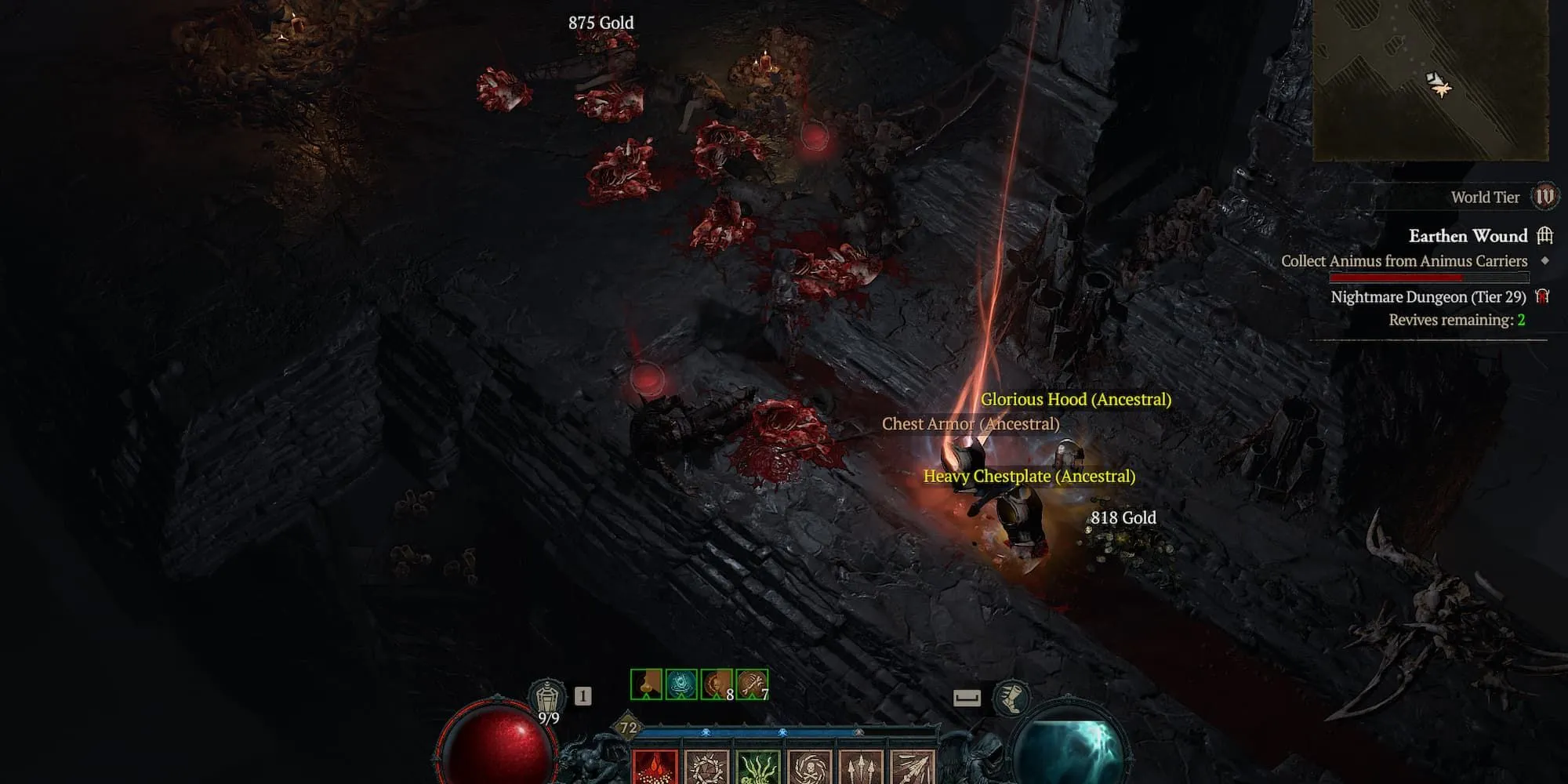Inspect the crossed bones buff with 7 stacks
The image size is (1568, 784).
pos(752,684)
